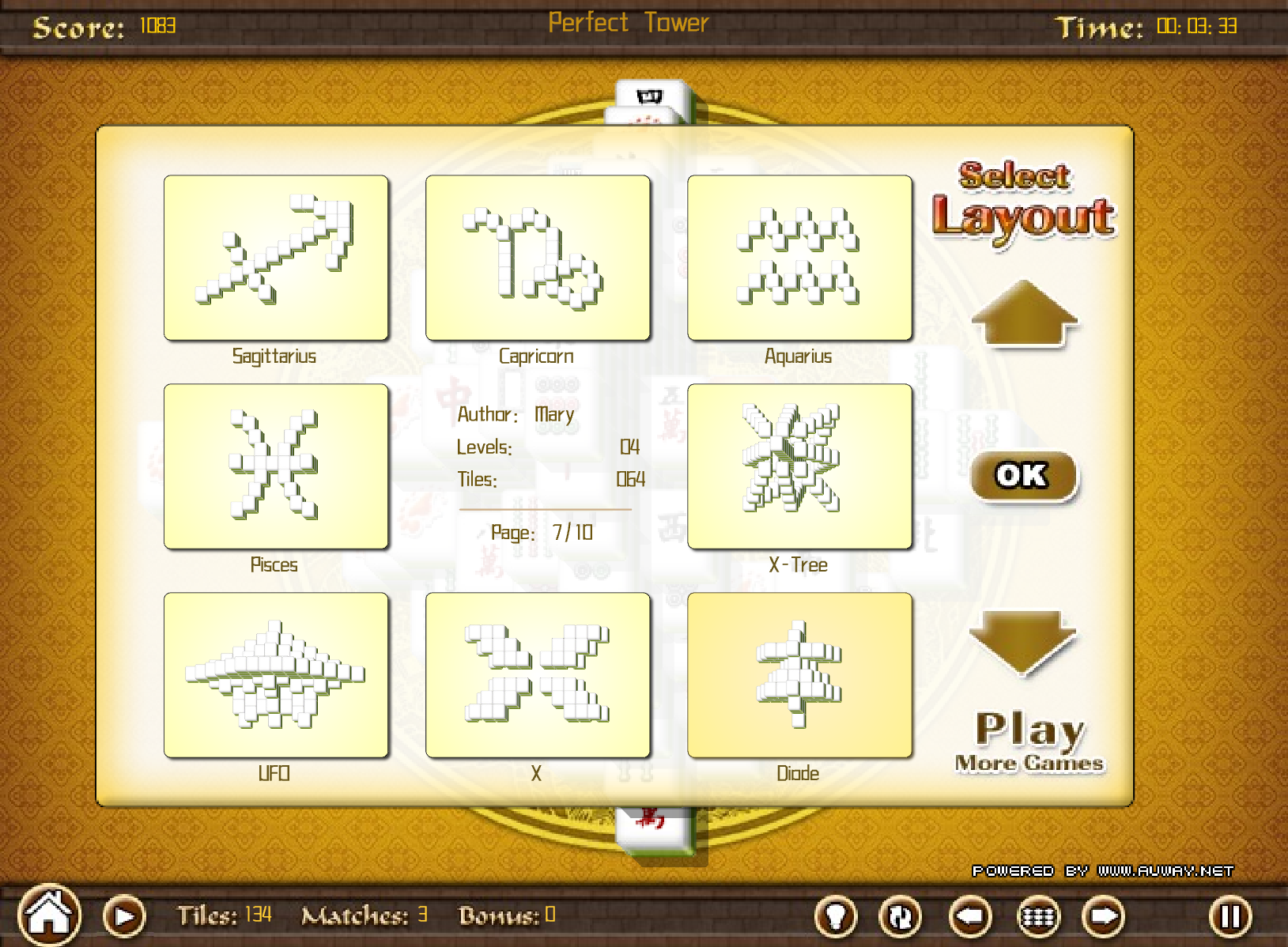Click the shuffle tiles button
This screenshot has height=947, width=1288.
tap(901, 917)
